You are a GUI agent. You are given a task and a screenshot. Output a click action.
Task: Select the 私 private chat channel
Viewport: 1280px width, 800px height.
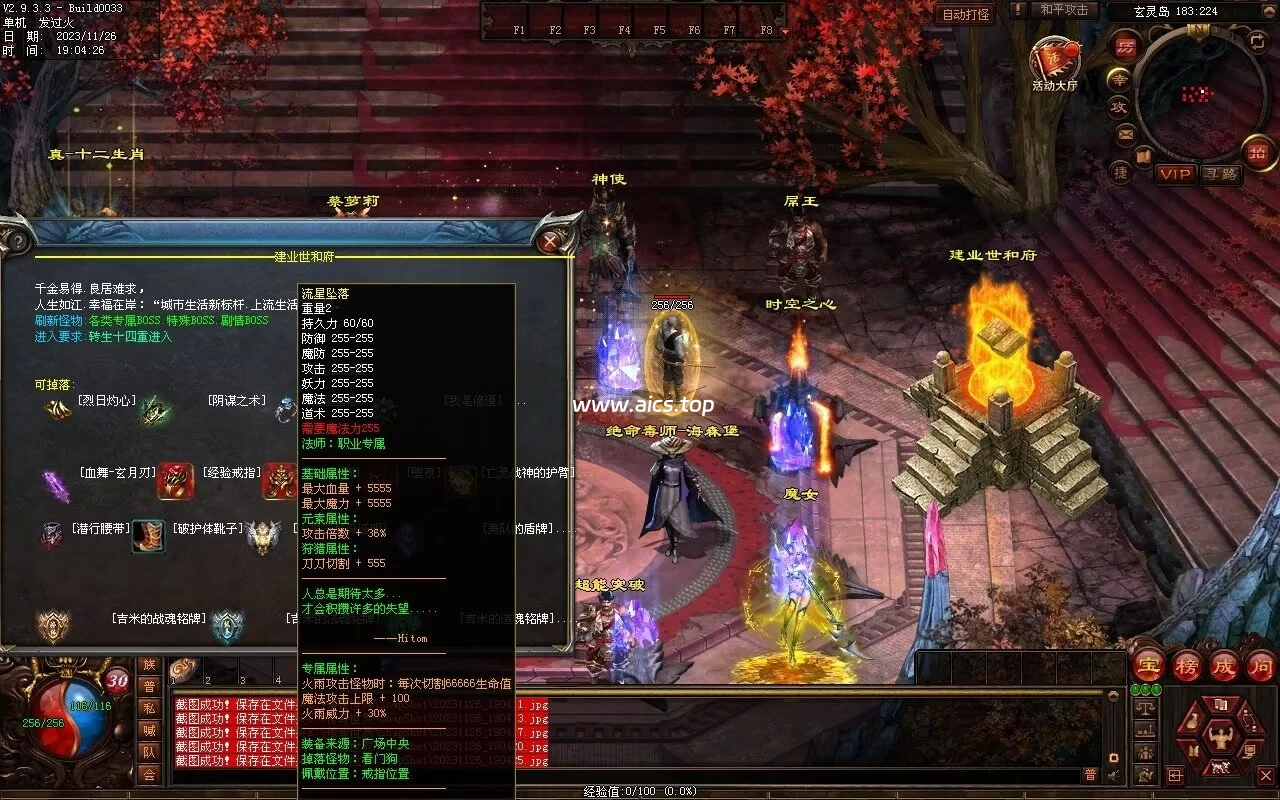tap(149, 708)
